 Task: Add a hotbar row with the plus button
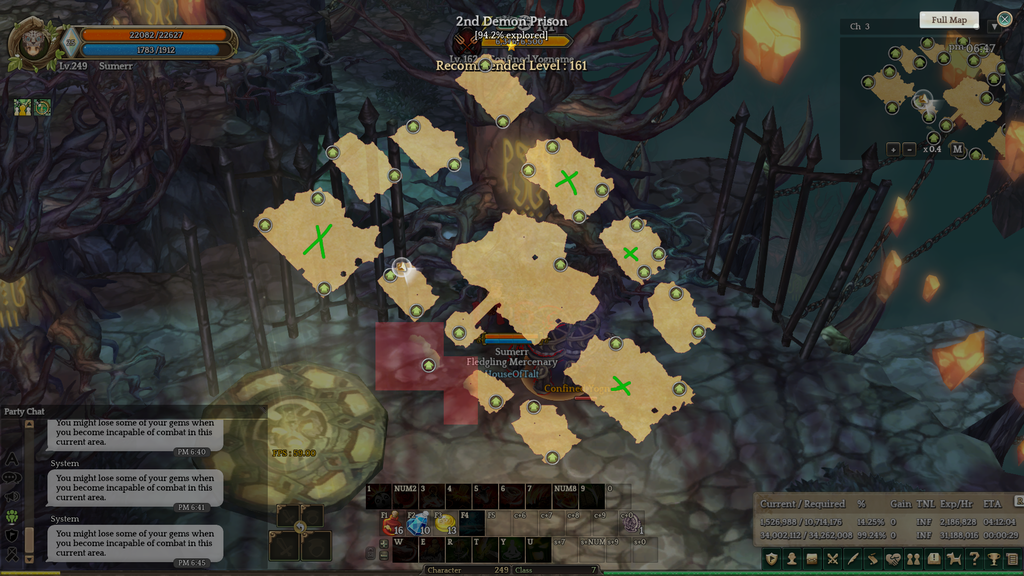[383, 542]
